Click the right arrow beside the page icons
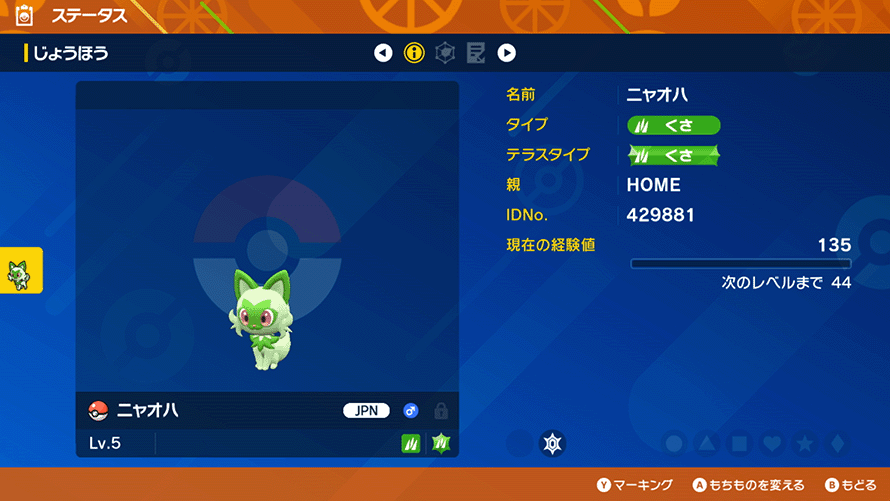Viewport: 890px width, 501px height. 507,53
